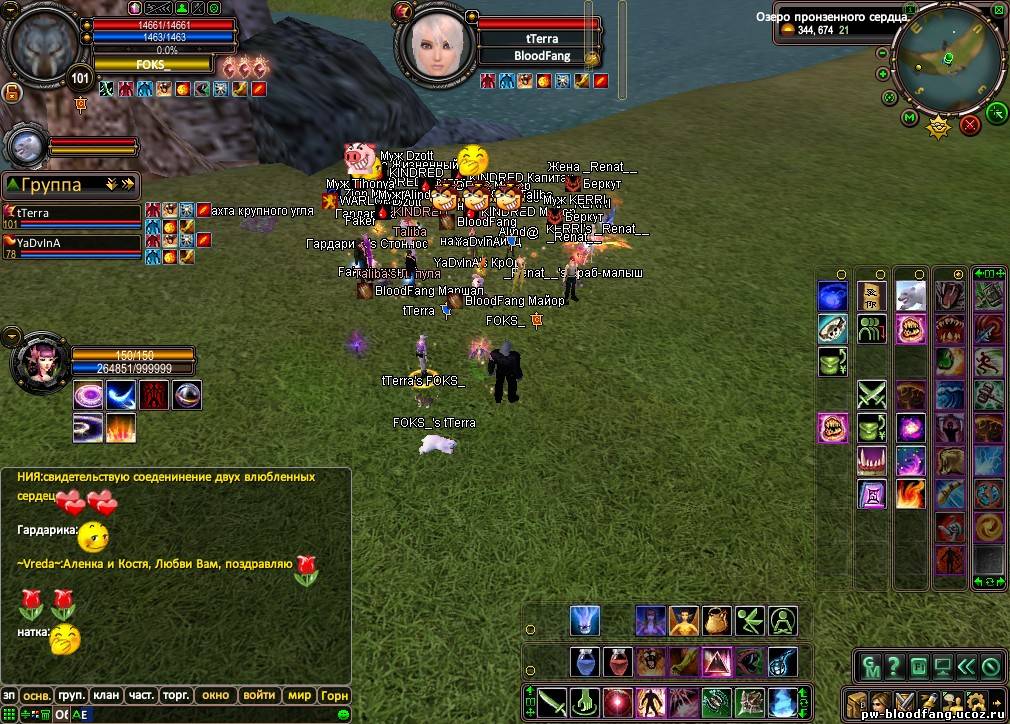
Task: Select the "мир" world chat tab
Action: click(x=299, y=695)
